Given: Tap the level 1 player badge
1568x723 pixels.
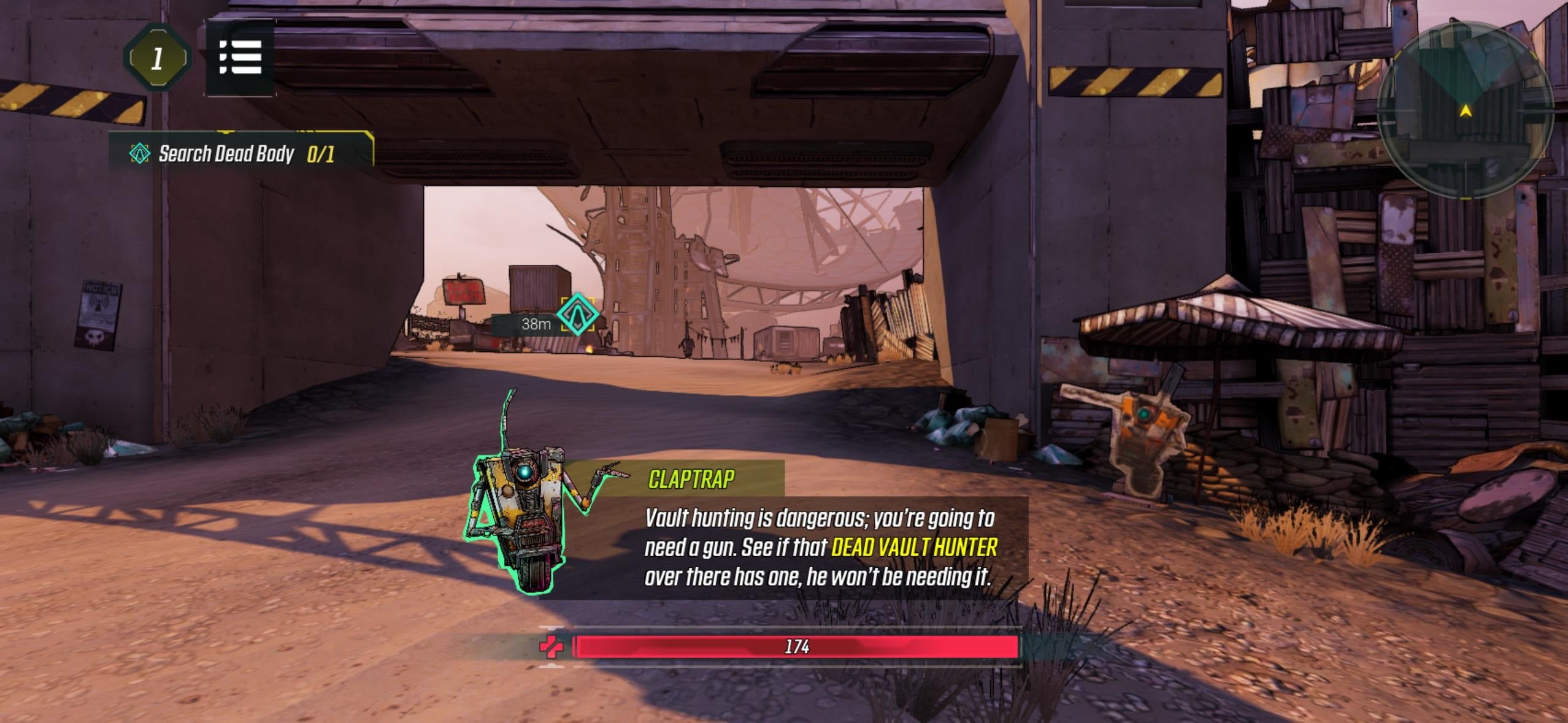Looking at the screenshot, I should (x=157, y=57).
